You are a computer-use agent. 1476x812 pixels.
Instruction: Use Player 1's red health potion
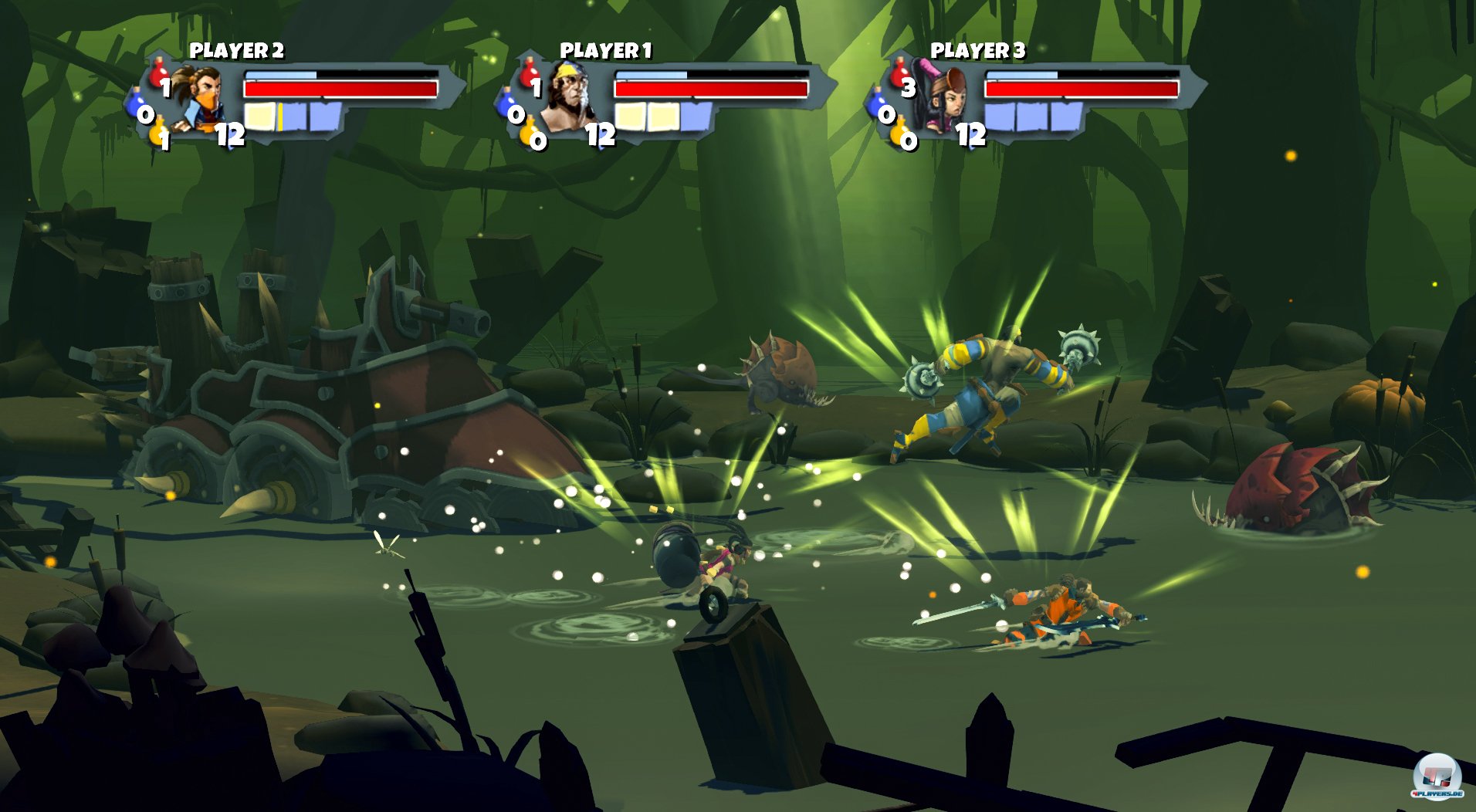529,74
